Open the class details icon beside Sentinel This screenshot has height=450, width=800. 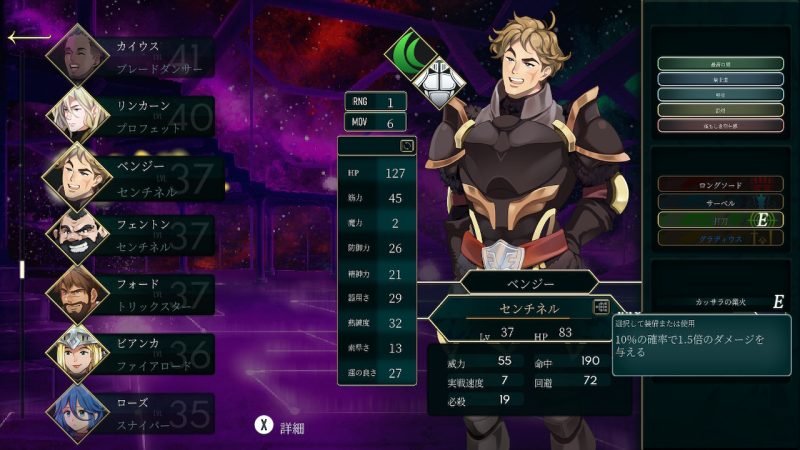click(601, 308)
